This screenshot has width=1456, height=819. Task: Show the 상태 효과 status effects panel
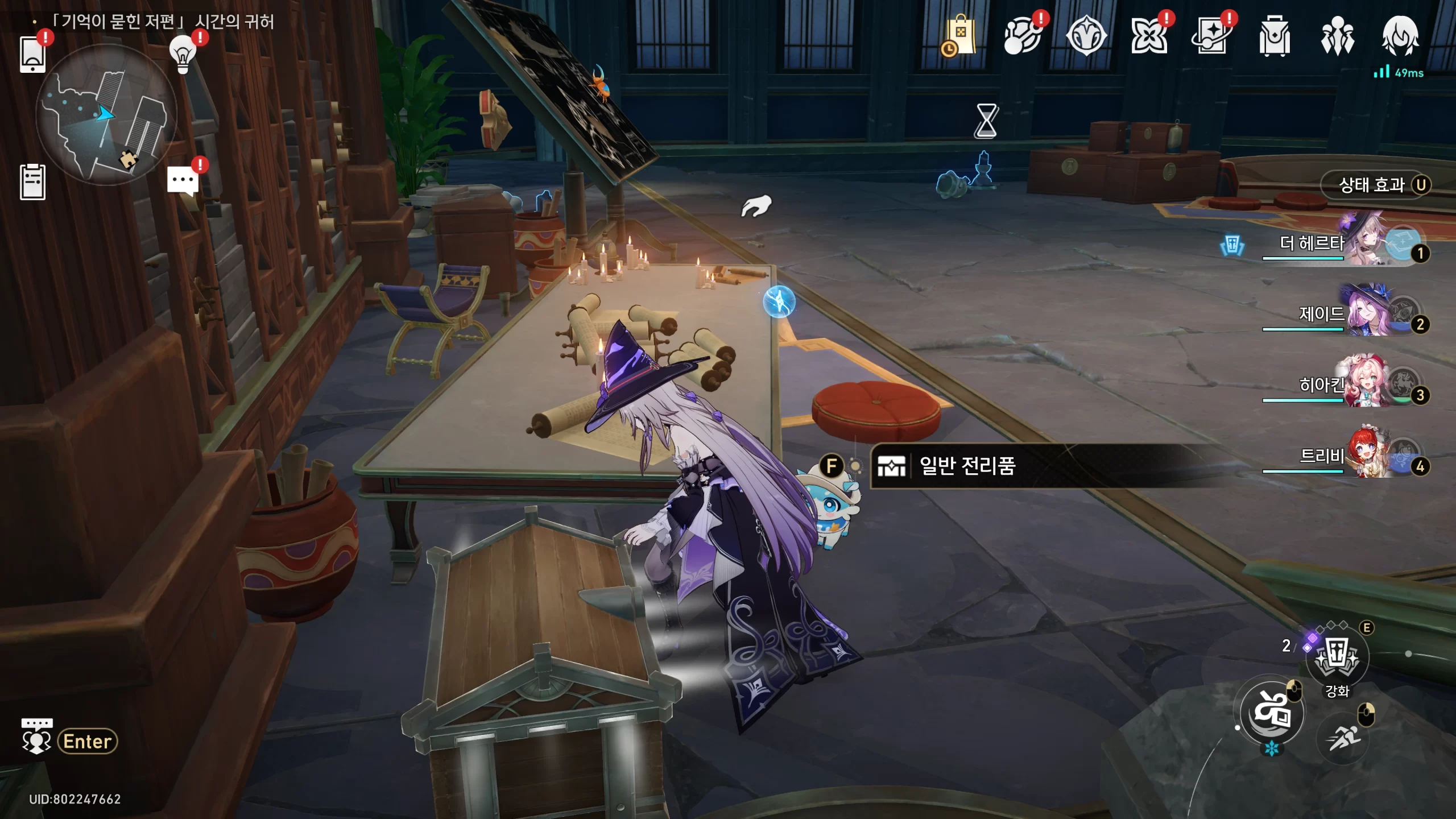[x=1375, y=185]
